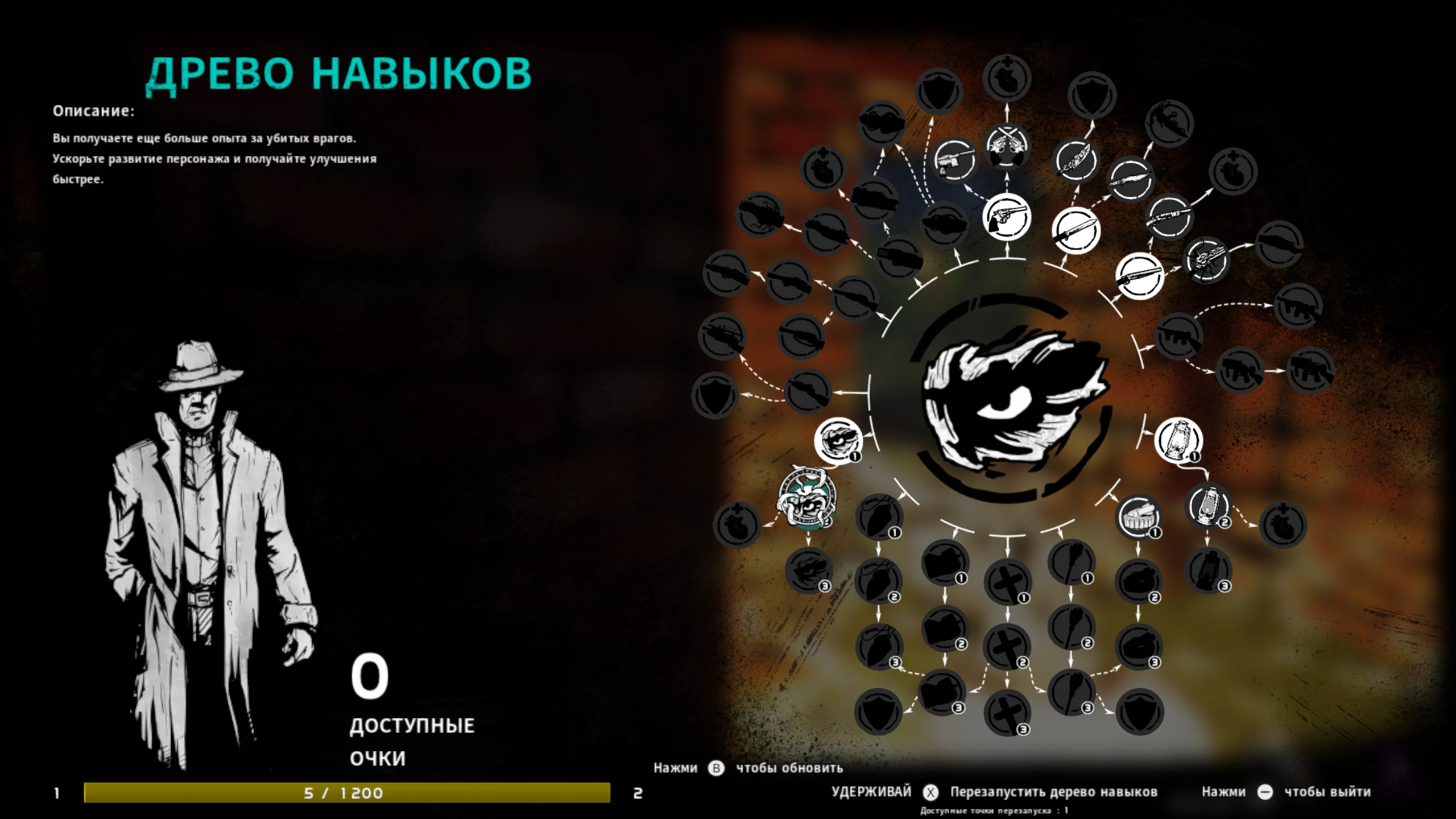Select the level 1 eye skill node

pyautogui.click(x=838, y=440)
